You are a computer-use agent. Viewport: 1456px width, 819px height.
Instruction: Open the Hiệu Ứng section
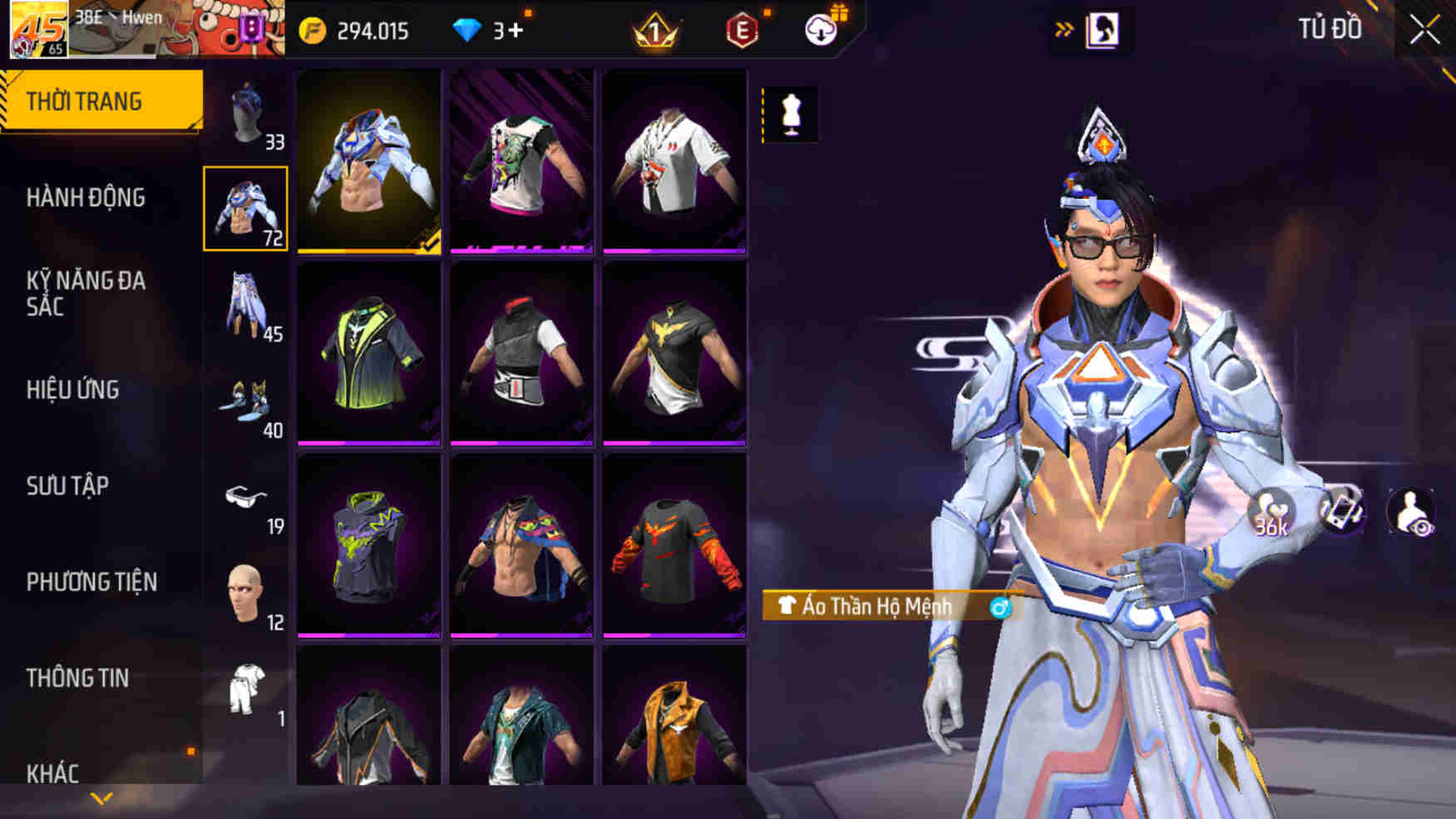(73, 390)
